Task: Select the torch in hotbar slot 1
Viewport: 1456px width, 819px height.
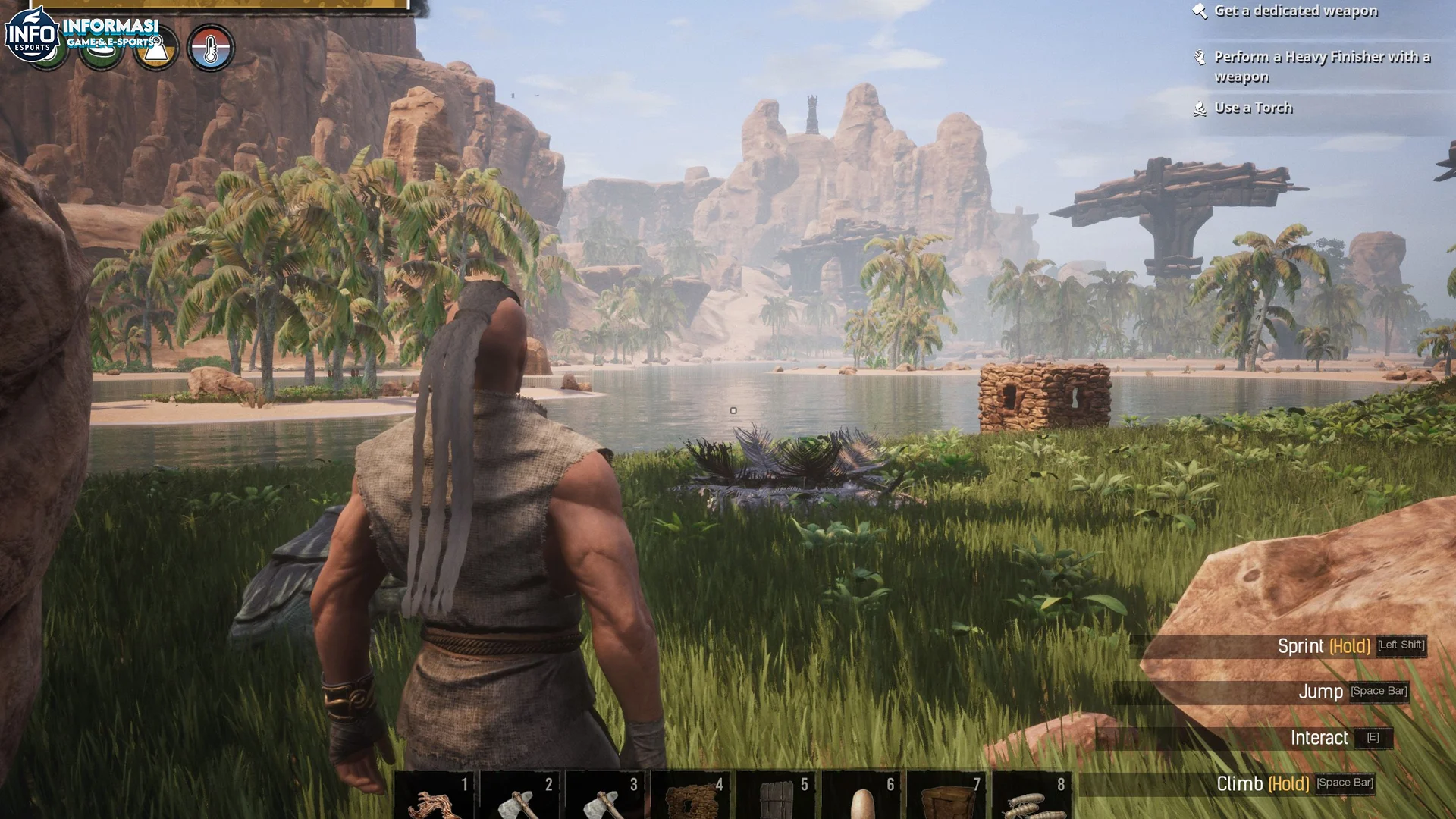Action: click(x=436, y=796)
